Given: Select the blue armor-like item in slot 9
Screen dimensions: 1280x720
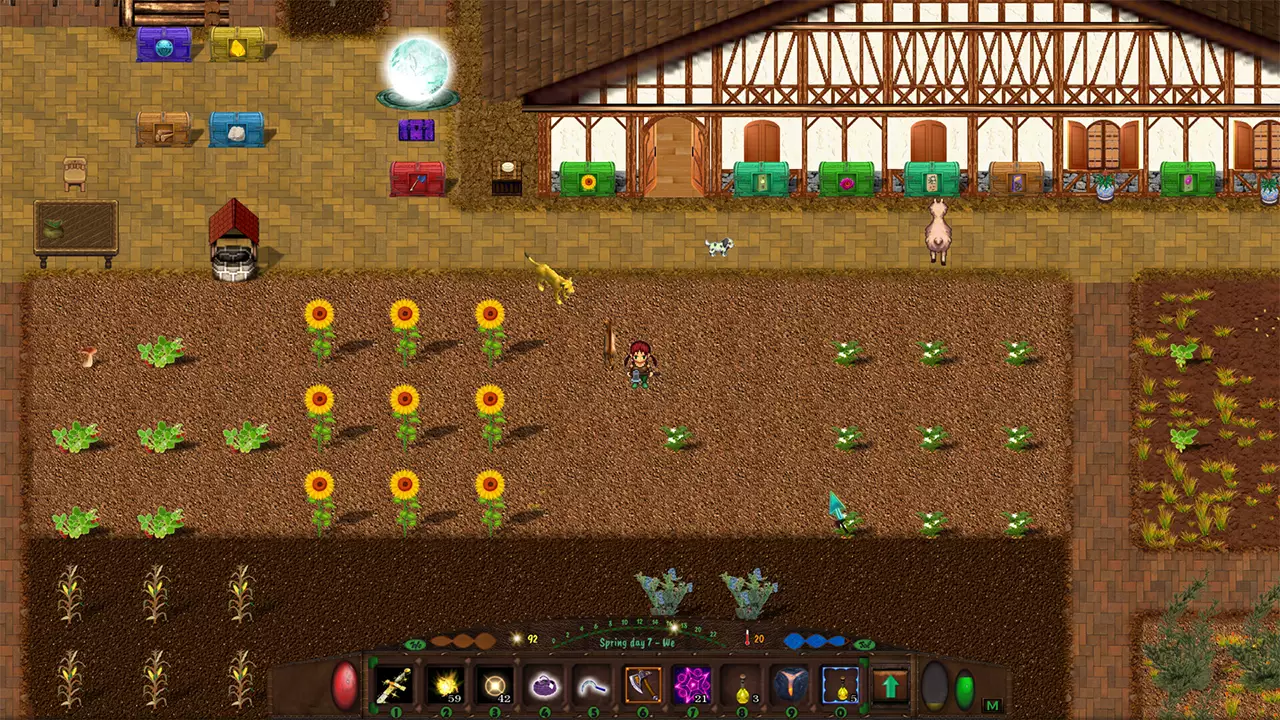Looking at the screenshot, I should click(791, 686).
